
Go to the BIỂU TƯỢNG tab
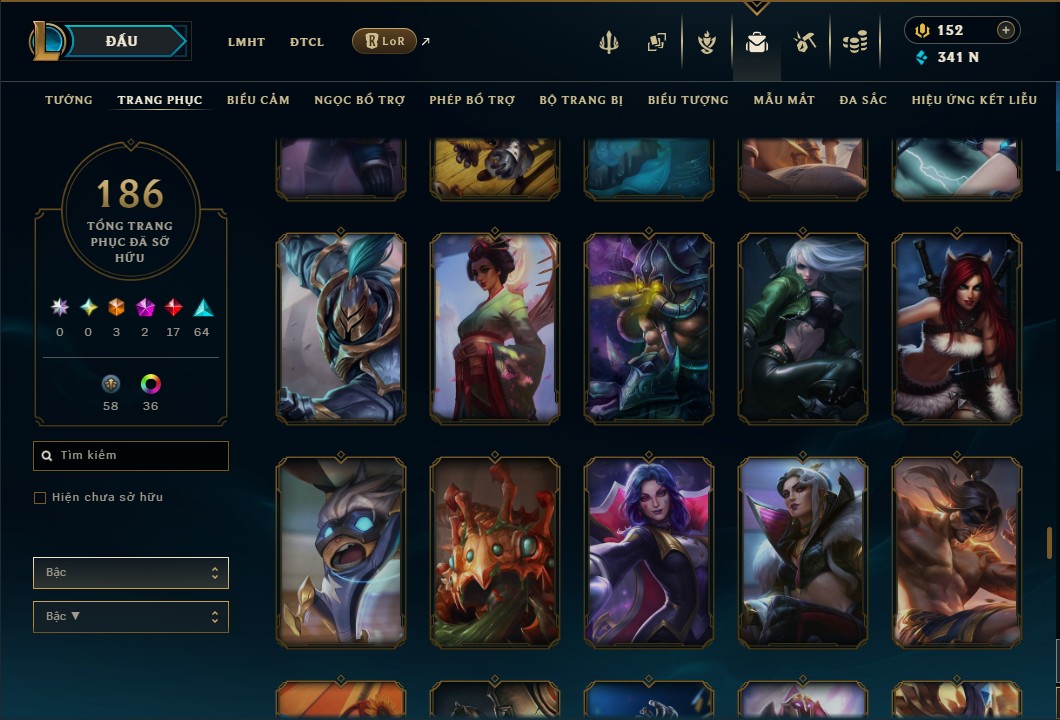point(688,100)
